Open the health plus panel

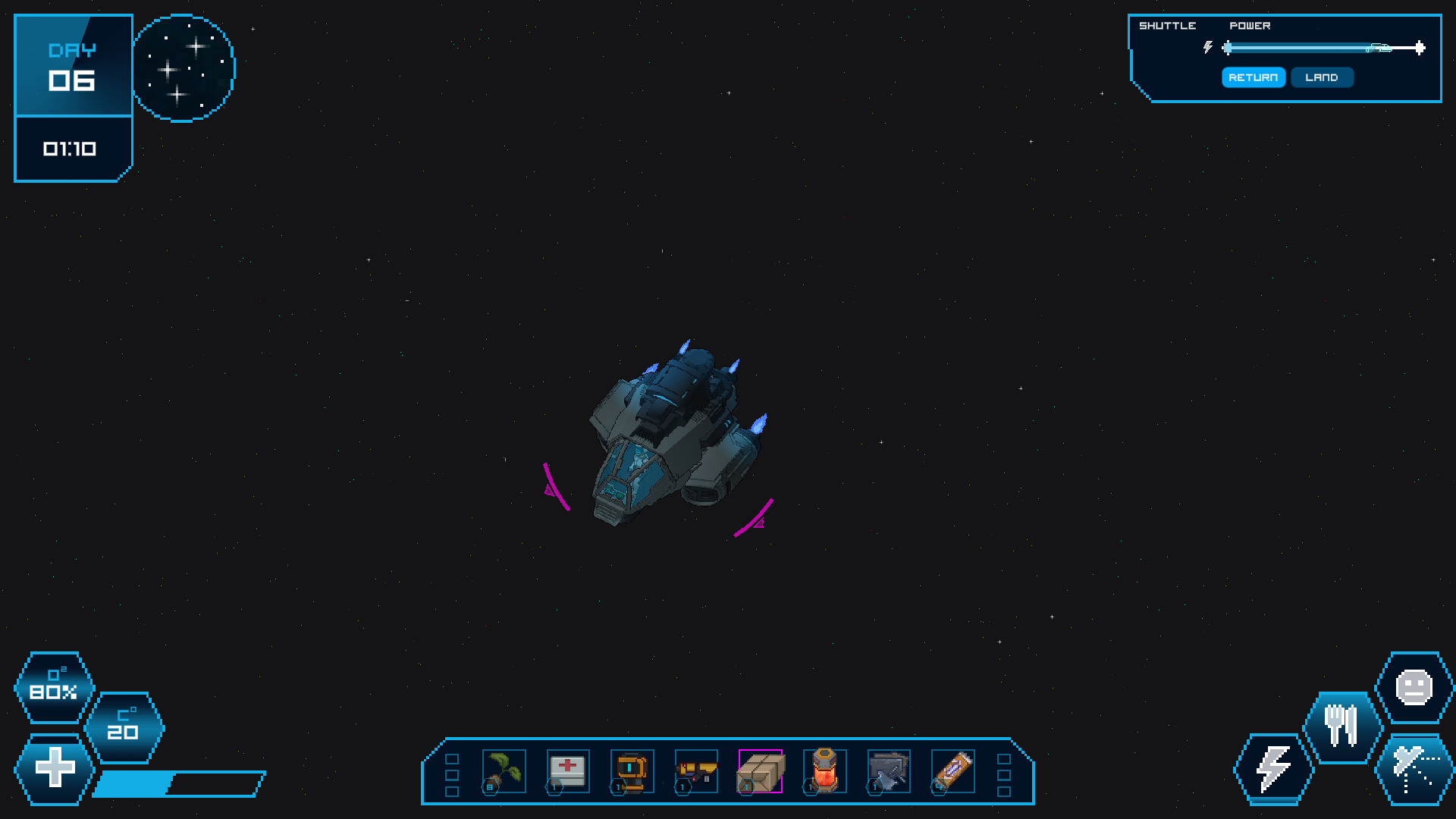[53, 767]
